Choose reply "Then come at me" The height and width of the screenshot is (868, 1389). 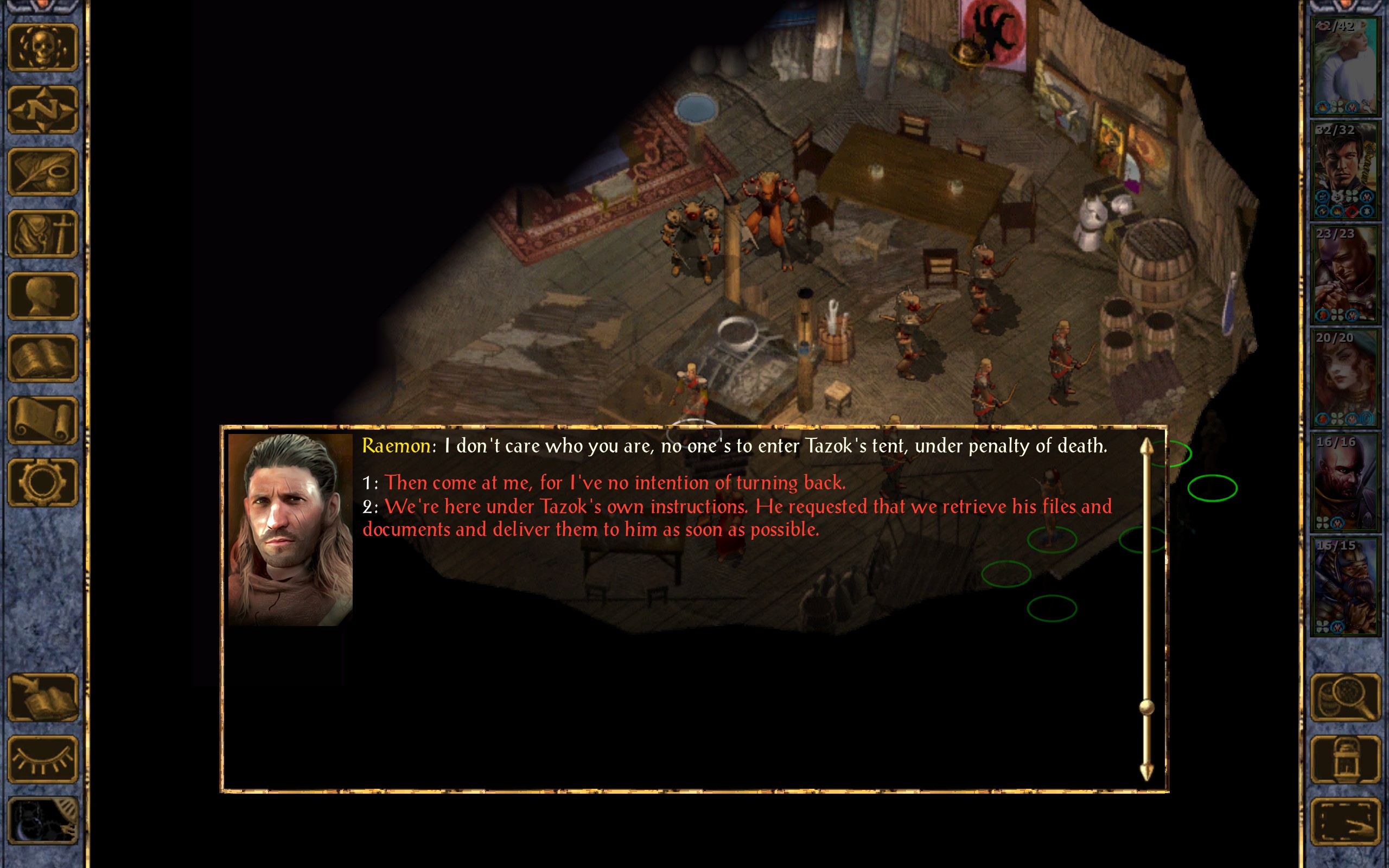click(614, 483)
